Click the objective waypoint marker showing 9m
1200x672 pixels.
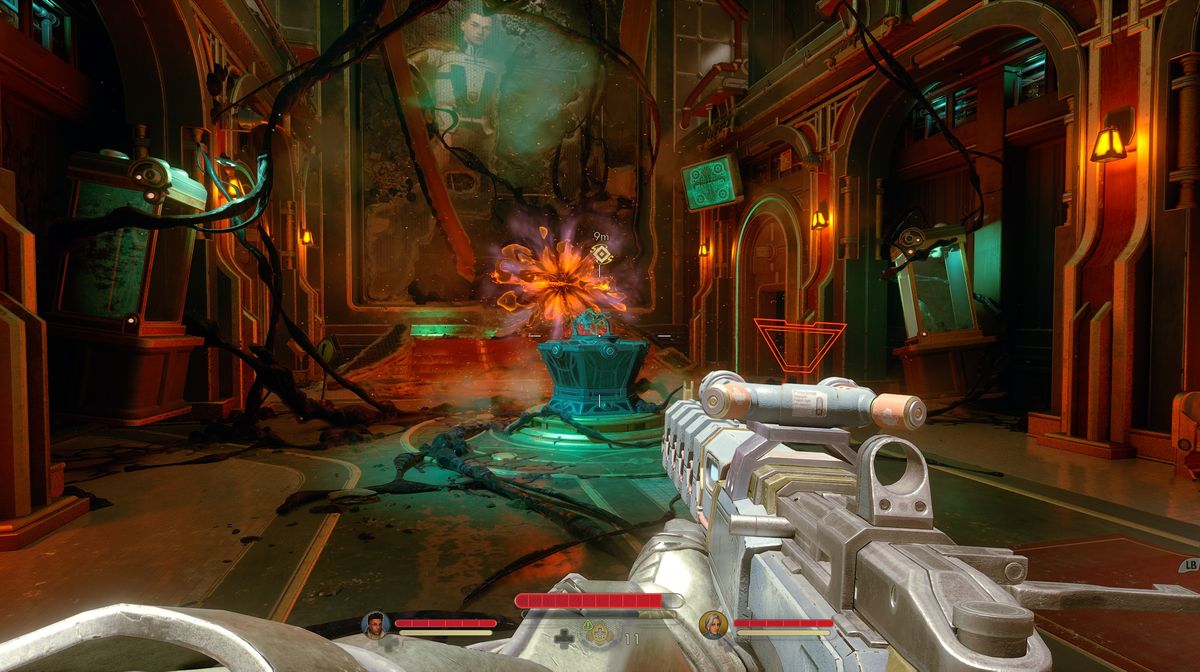point(602,255)
